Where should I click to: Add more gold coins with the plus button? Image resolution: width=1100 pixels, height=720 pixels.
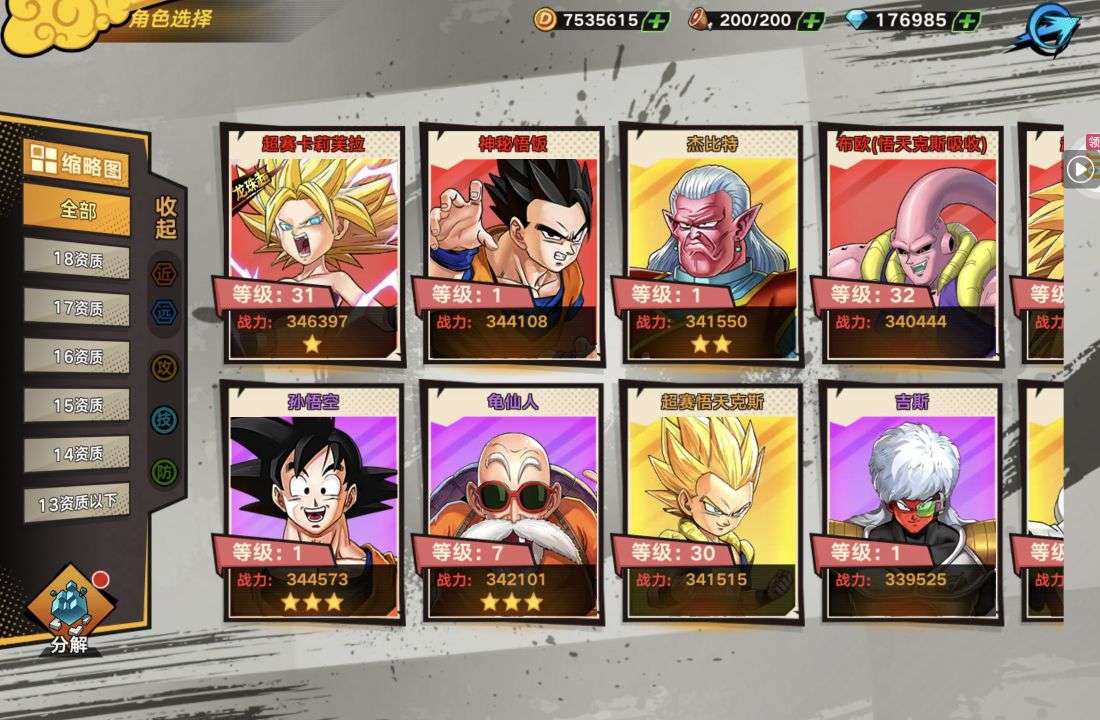[x=656, y=20]
